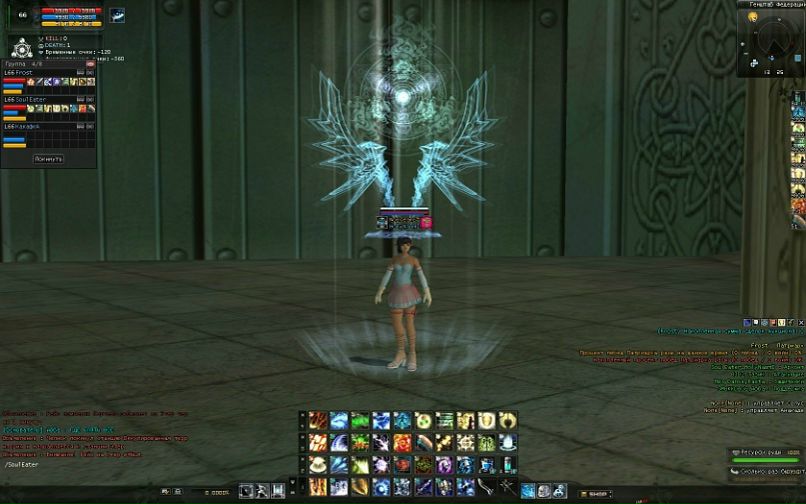Select the golden horned helmet skill icon
806x504 pixels.
[x=509, y=421]
